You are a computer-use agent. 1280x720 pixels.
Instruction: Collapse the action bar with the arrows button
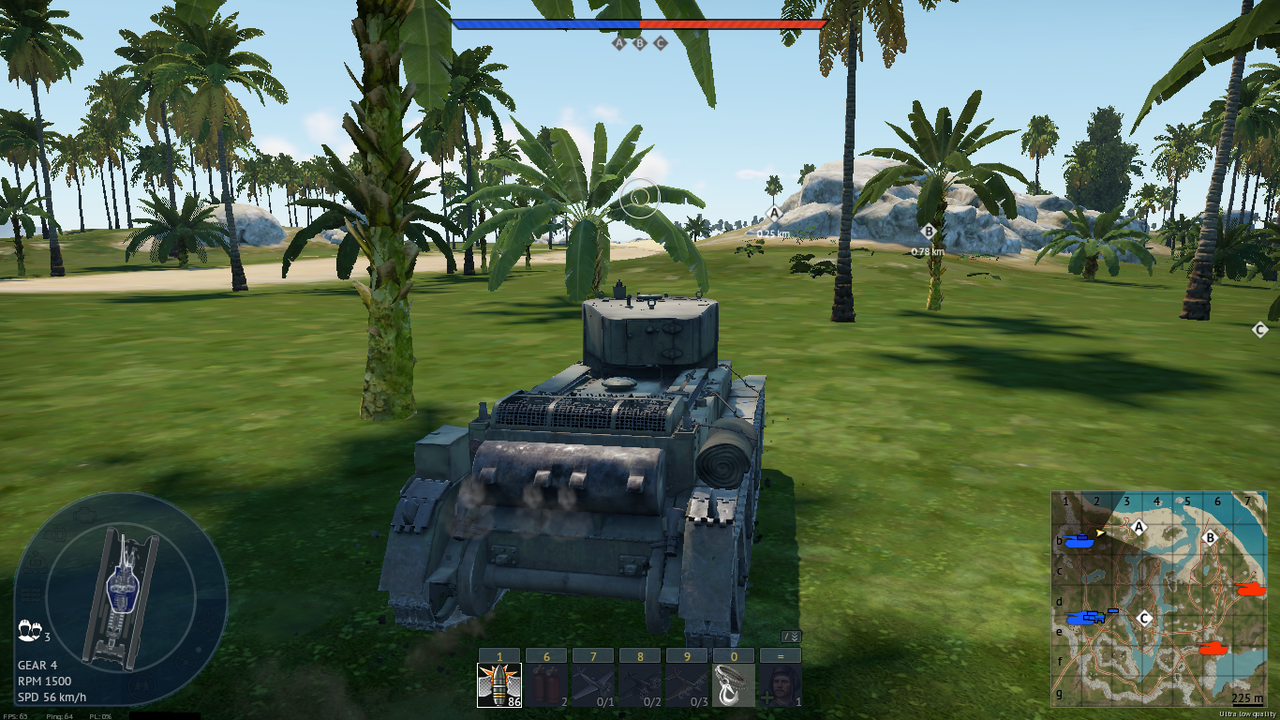pos(790,636)
